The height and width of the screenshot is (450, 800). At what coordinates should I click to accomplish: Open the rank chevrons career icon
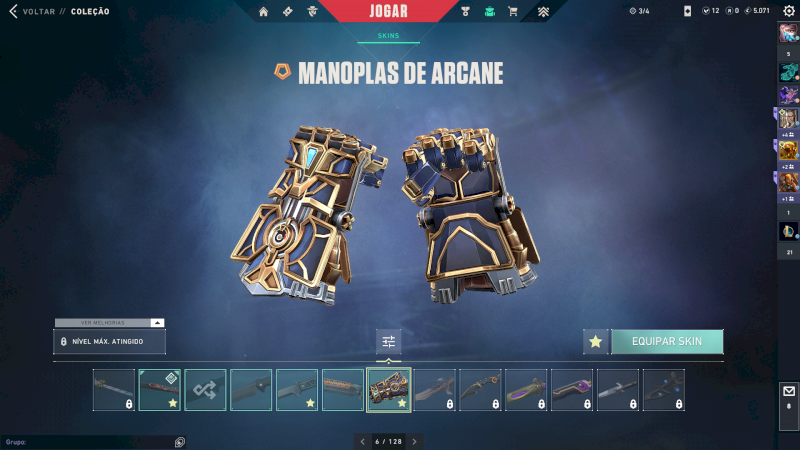pyautogui.click(x=543, y=12)
